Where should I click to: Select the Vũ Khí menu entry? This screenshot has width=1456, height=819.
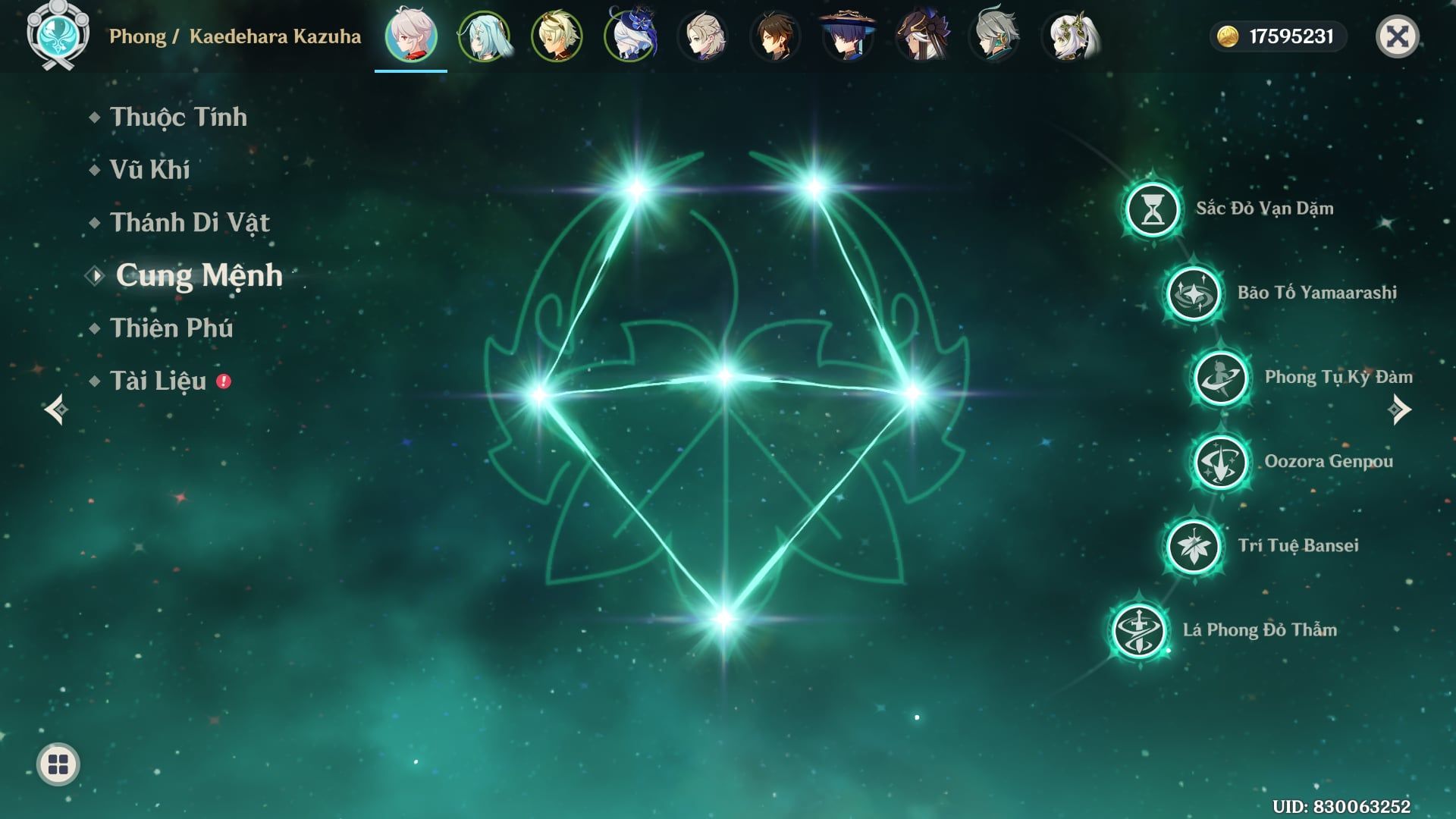tap(149, 170)
